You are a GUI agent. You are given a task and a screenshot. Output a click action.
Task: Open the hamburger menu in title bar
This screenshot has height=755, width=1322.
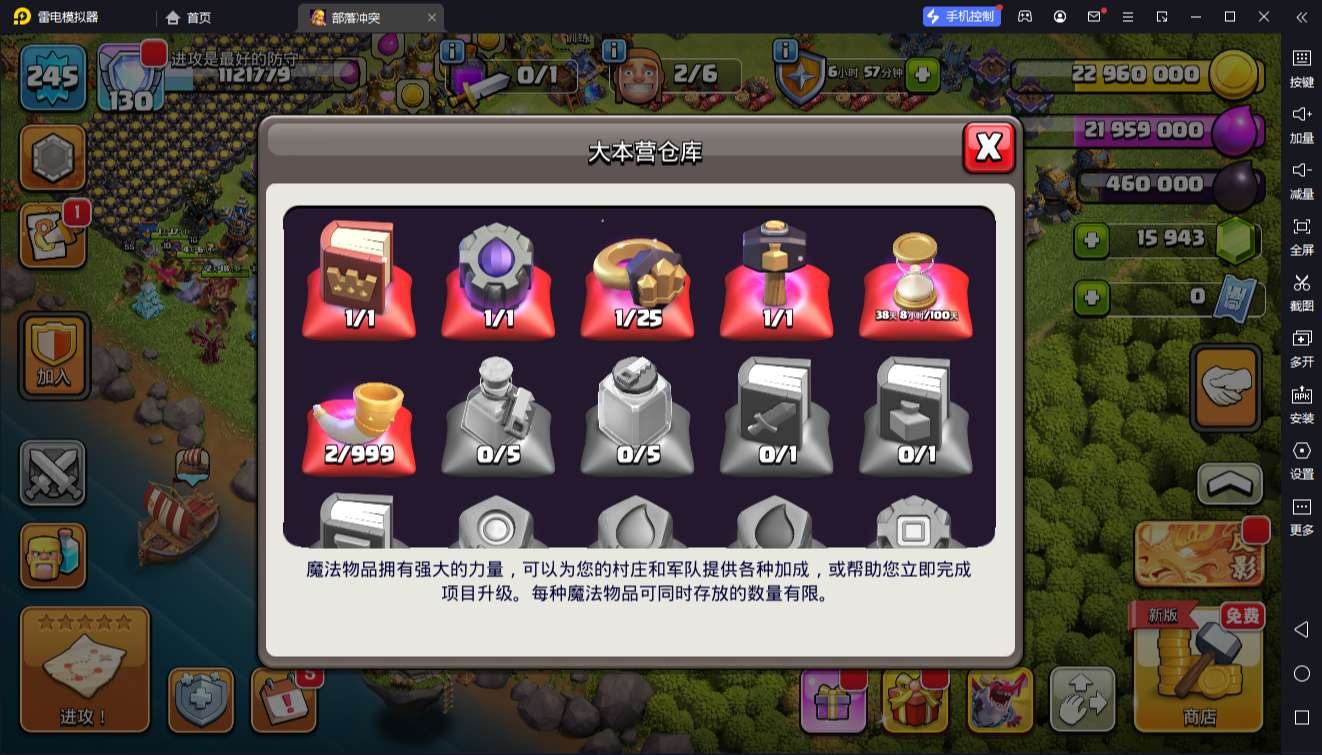coord(1130,17)
